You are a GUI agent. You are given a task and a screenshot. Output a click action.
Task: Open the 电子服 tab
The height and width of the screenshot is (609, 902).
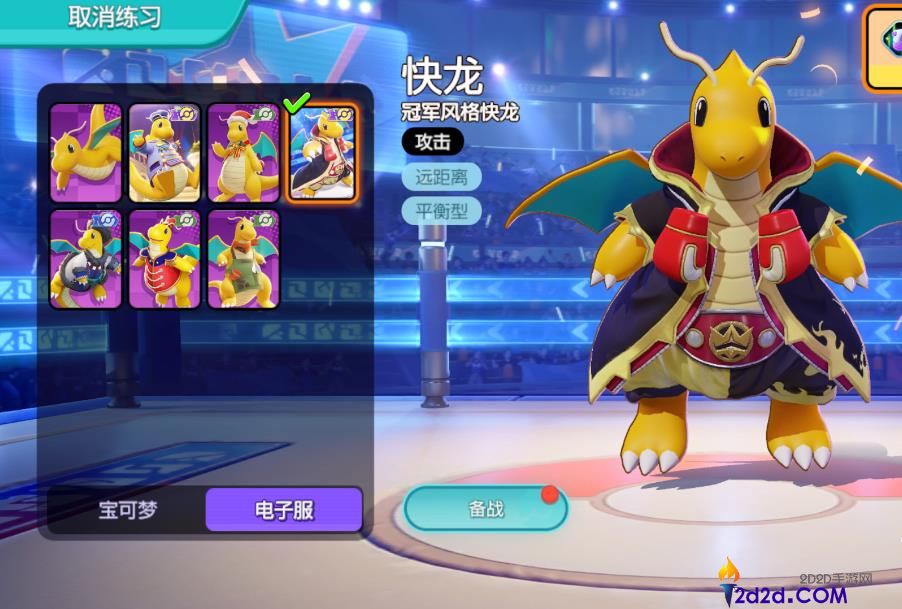(284, 510)
